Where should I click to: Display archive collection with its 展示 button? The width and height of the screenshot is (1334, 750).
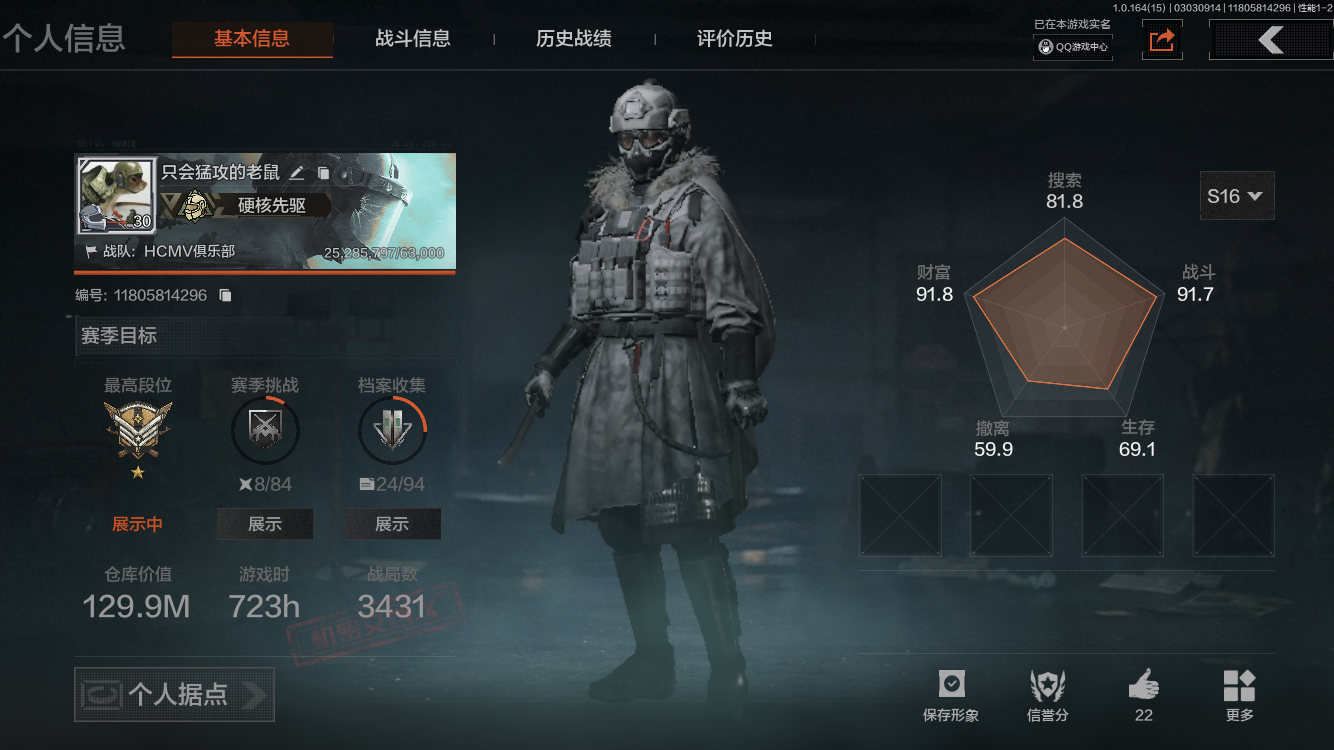(x=392, y=523)
